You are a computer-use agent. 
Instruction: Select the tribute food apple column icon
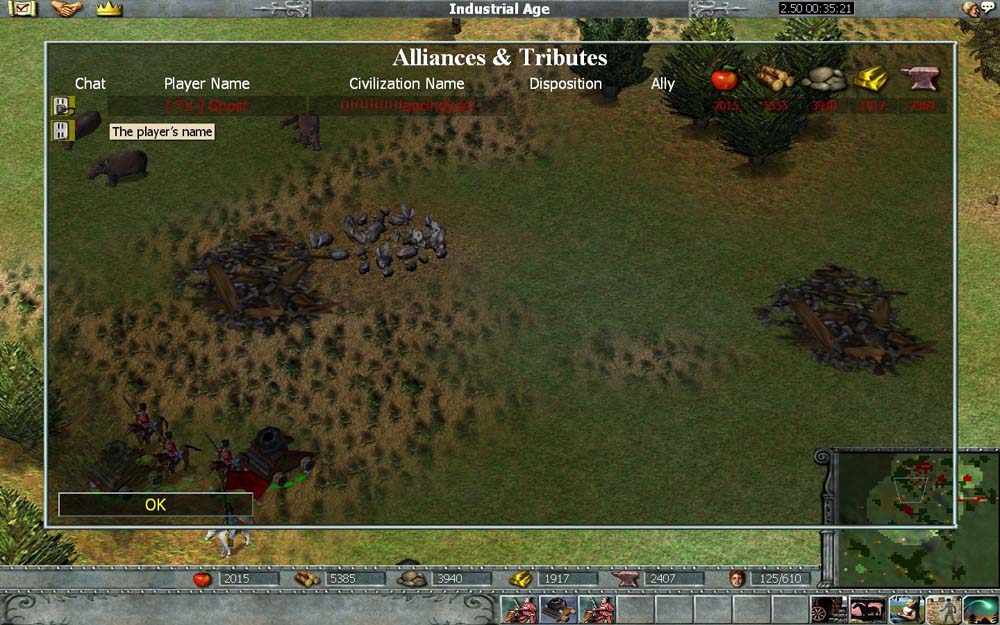tap(724, 79)
